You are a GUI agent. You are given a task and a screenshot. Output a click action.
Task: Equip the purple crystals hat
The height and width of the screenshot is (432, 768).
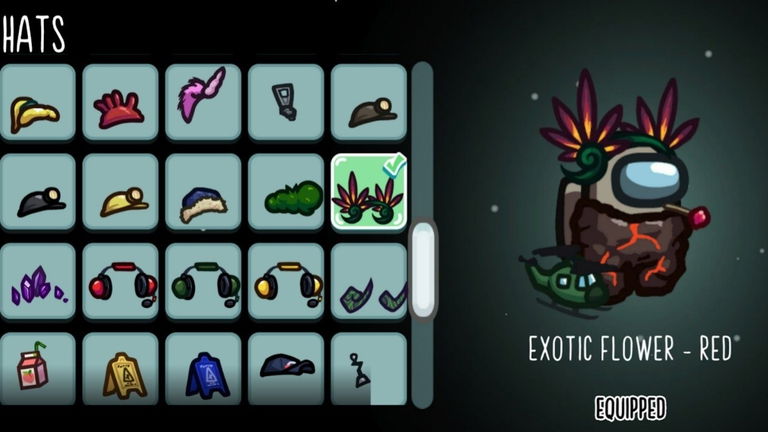click(x=37, y=282)
